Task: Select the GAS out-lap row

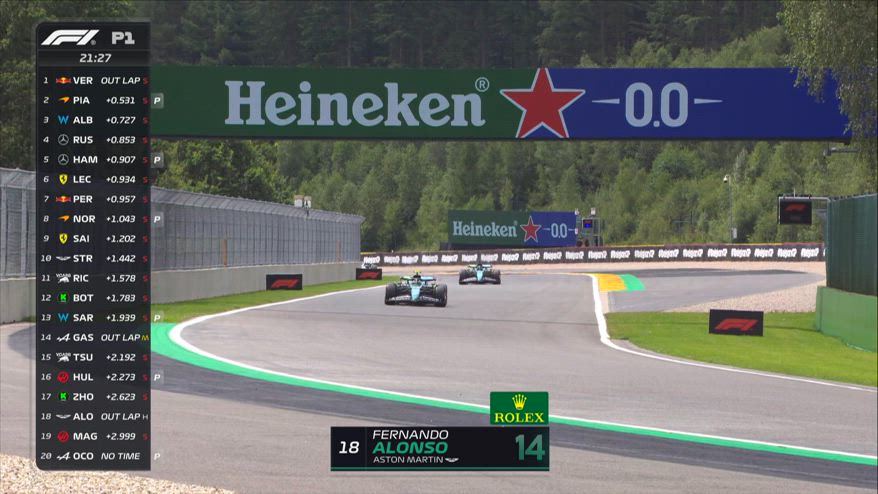Action: 94,337
